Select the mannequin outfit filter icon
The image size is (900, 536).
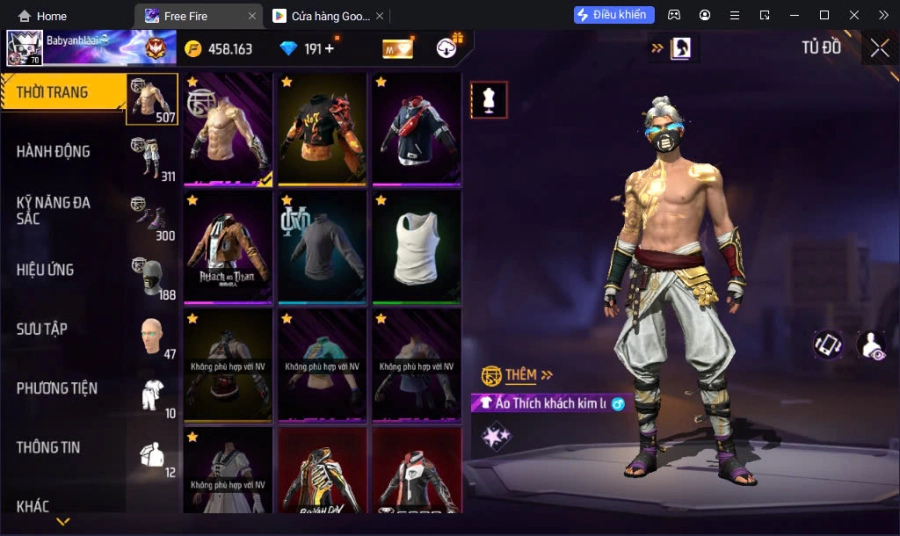489,100
